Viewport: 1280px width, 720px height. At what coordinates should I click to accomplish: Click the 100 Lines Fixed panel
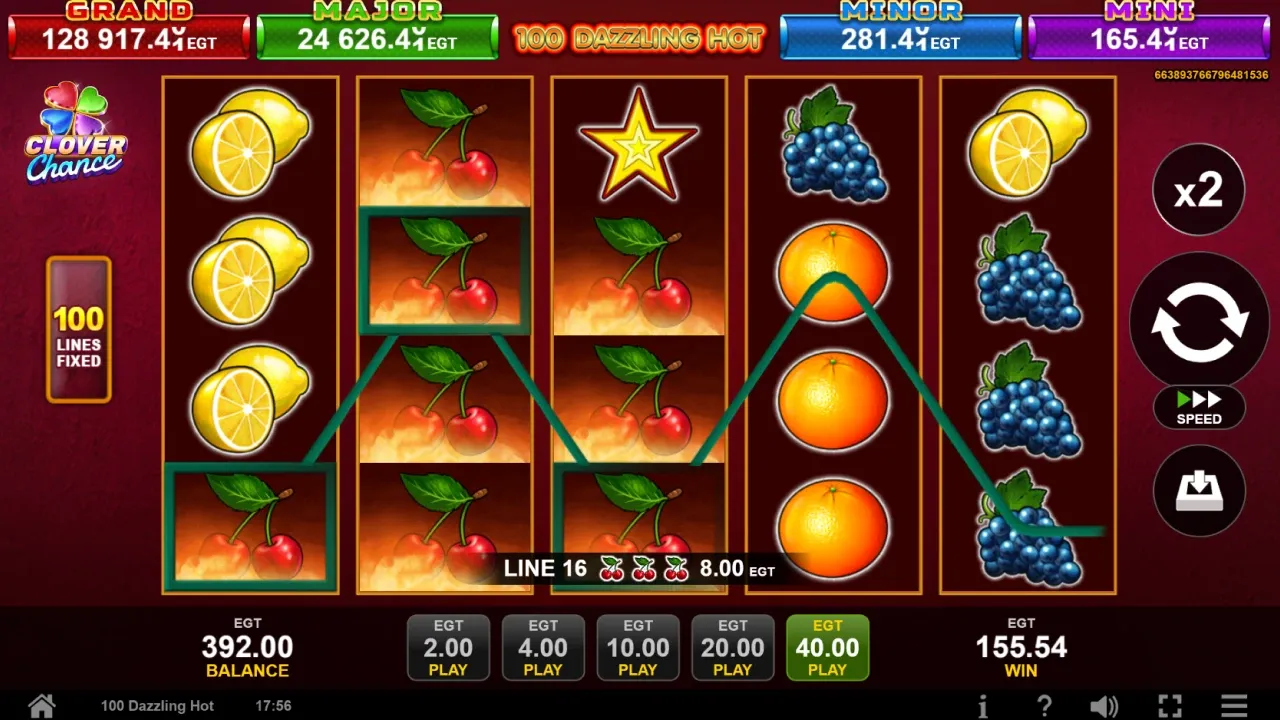78,330
